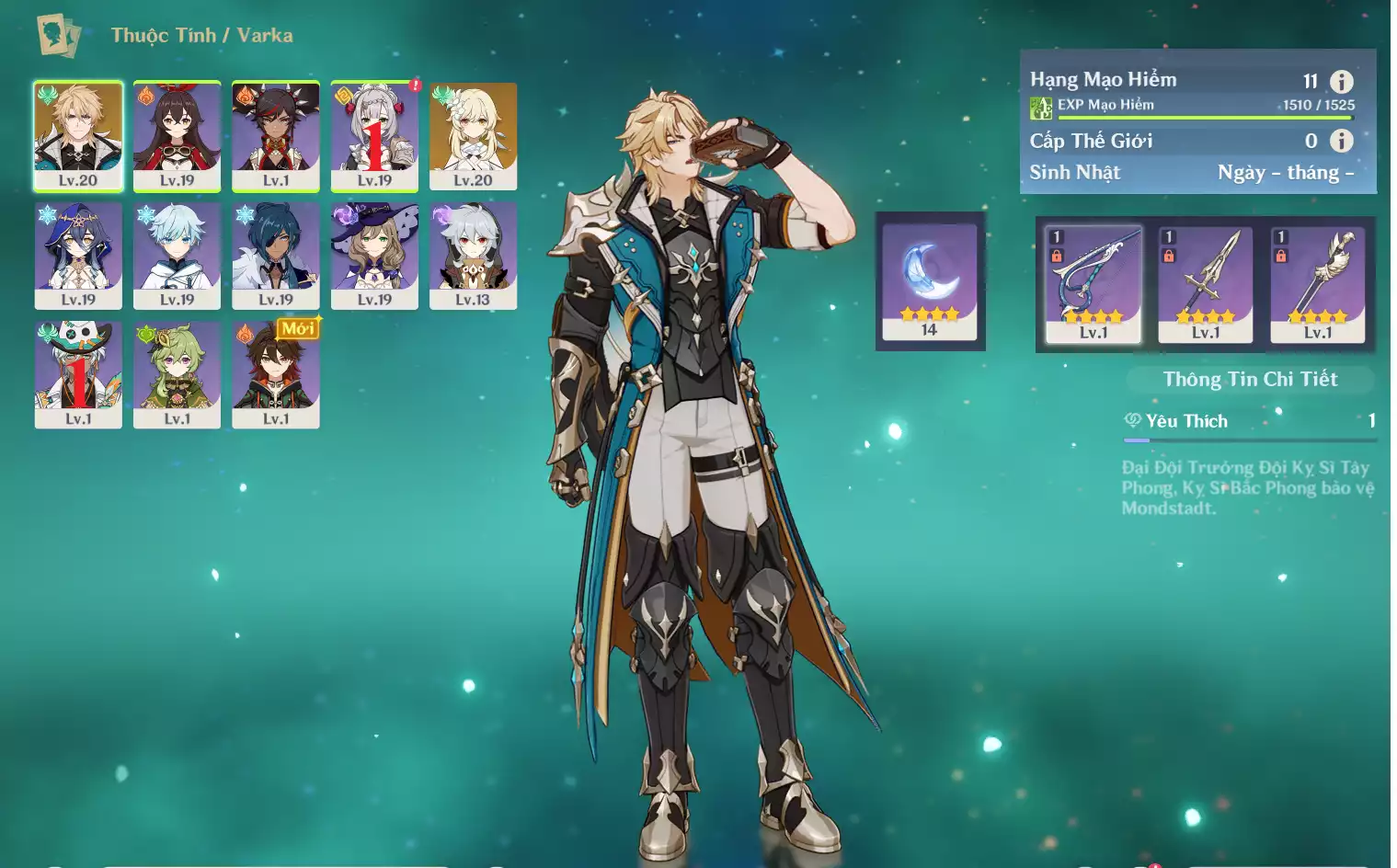
Task: Open Adventure Rank info icon
Action: pyautogui.click(x=1342, y=81)
